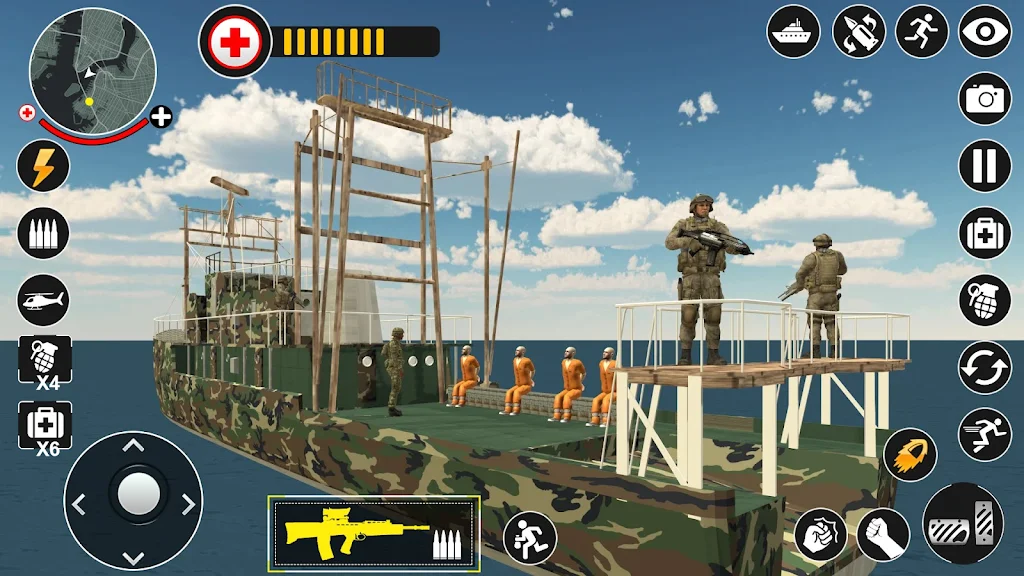Screen dimensions: 1024x576
Task: Use the medkit X6 item
Action: tap(45, 427)
